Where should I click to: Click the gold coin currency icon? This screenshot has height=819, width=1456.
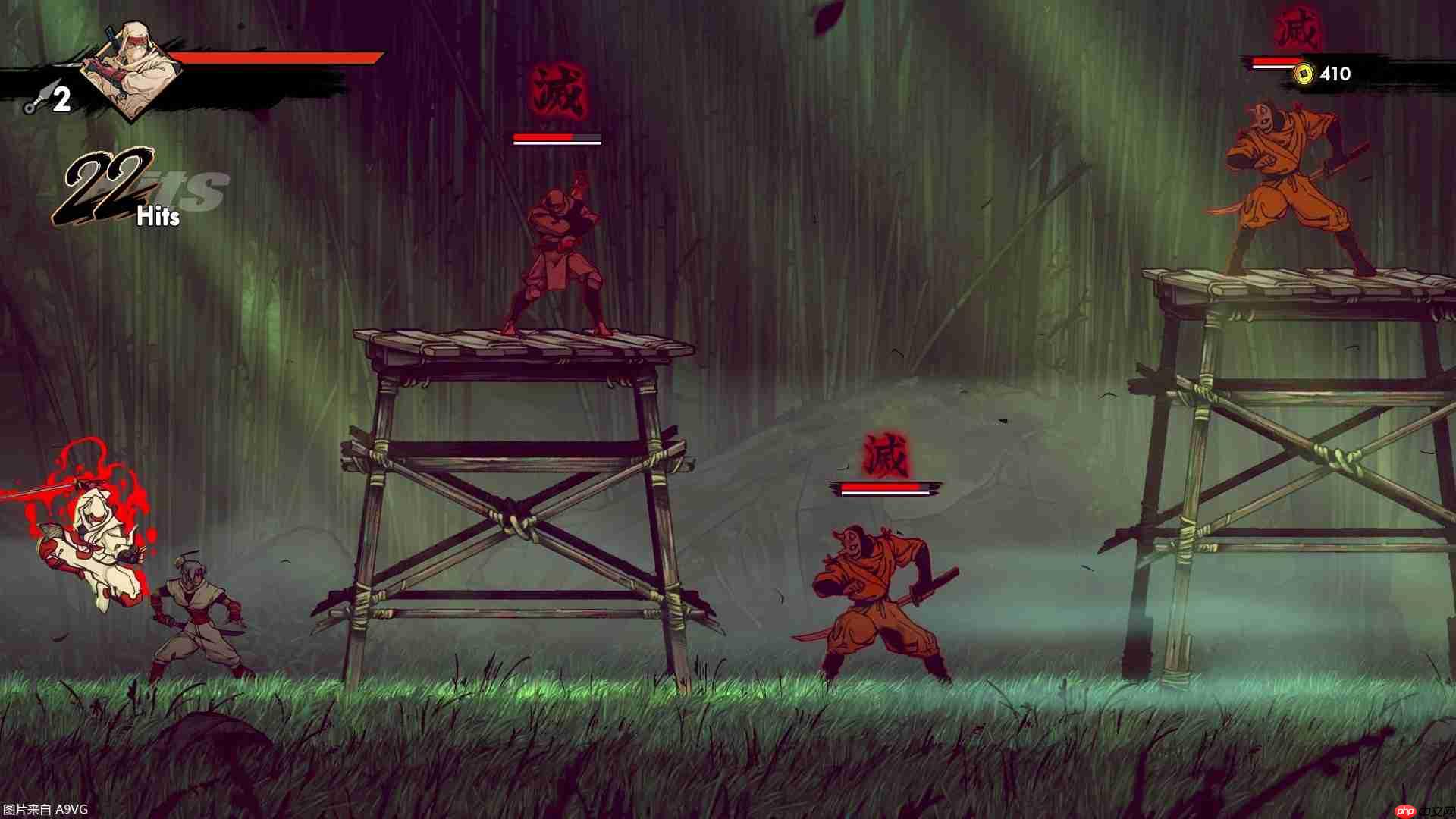(x=1304, y=74)
